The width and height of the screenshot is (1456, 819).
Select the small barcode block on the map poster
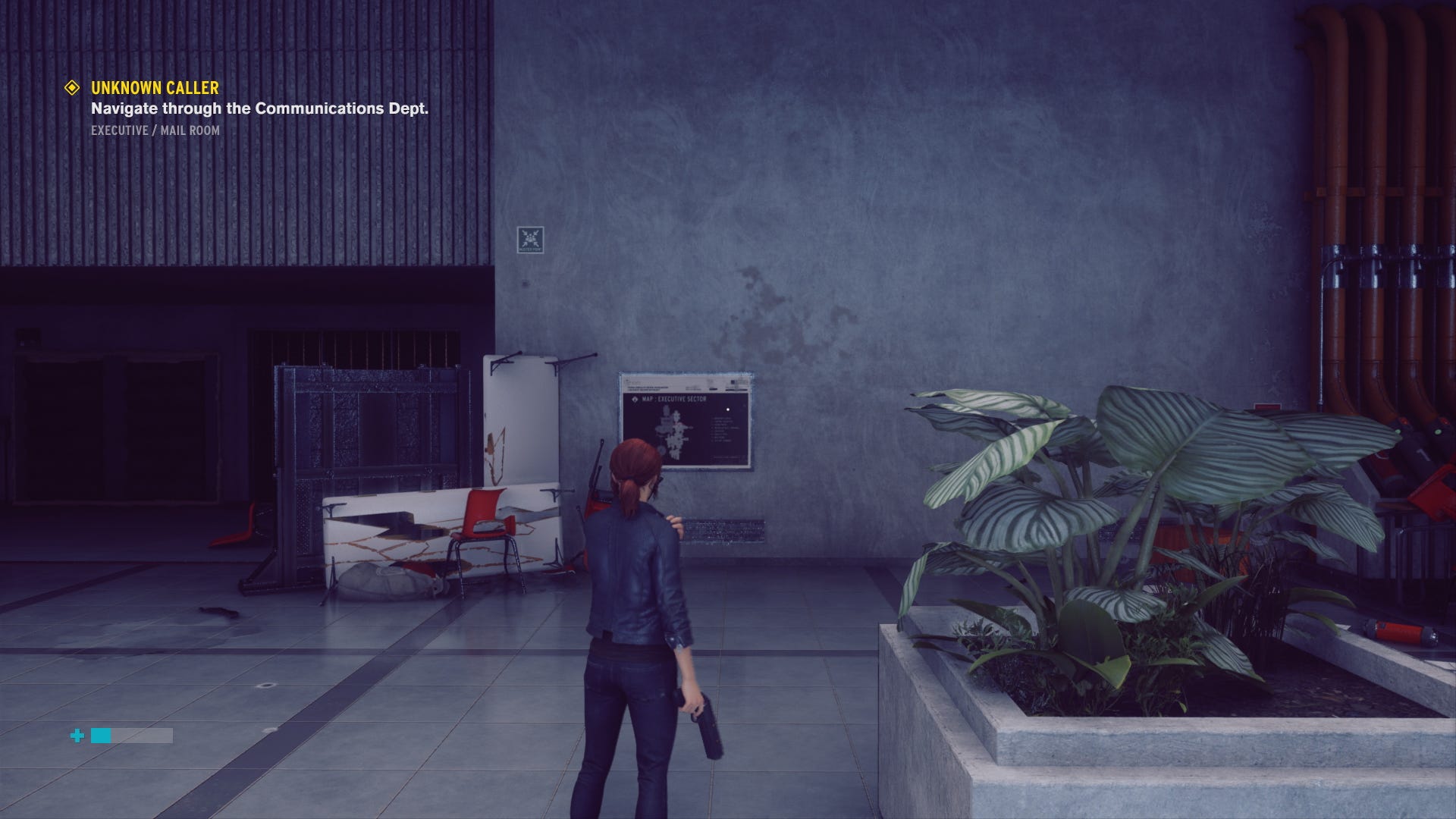[733, 381]
